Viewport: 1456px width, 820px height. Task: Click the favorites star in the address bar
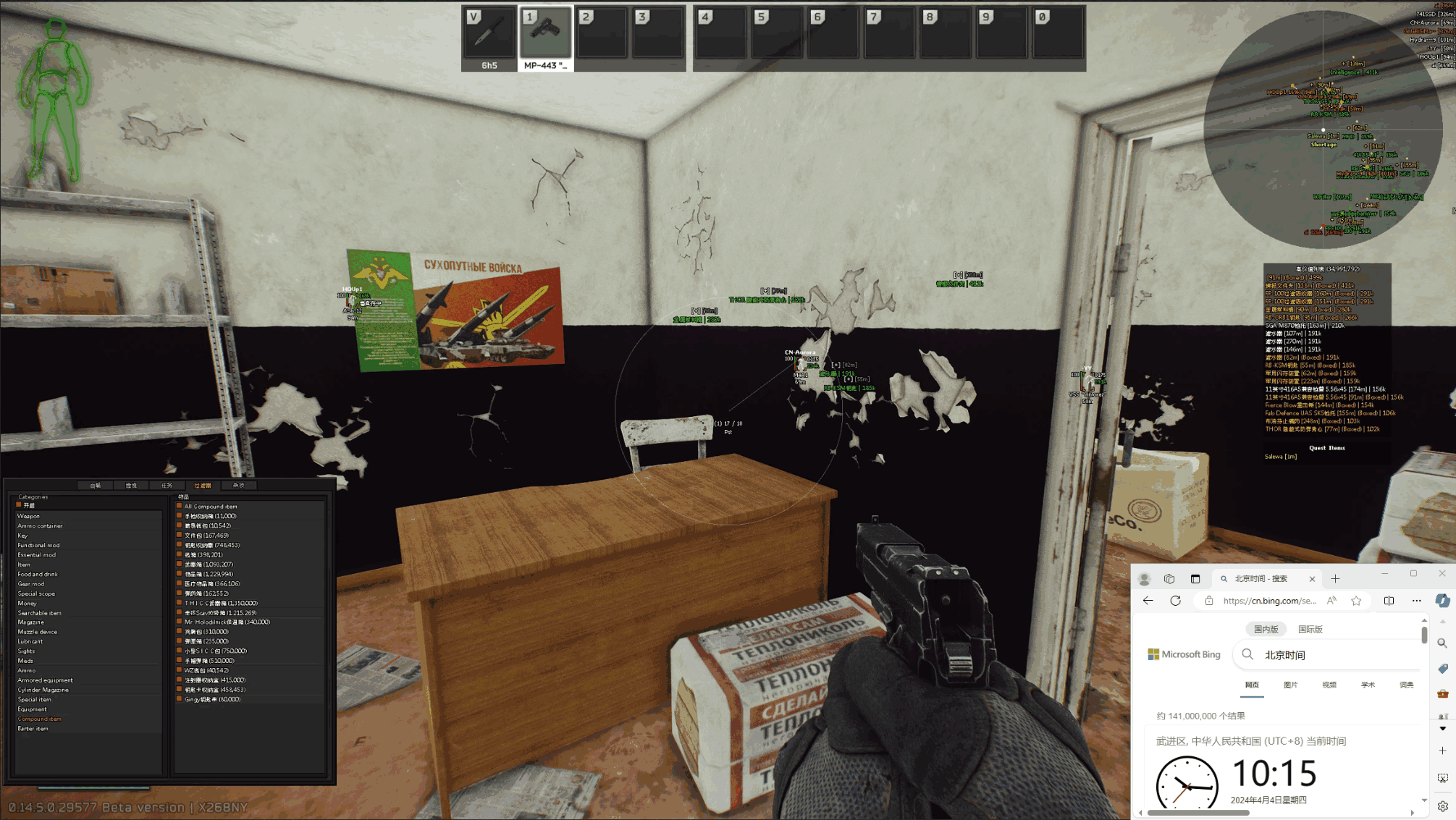coord(1356,601)
